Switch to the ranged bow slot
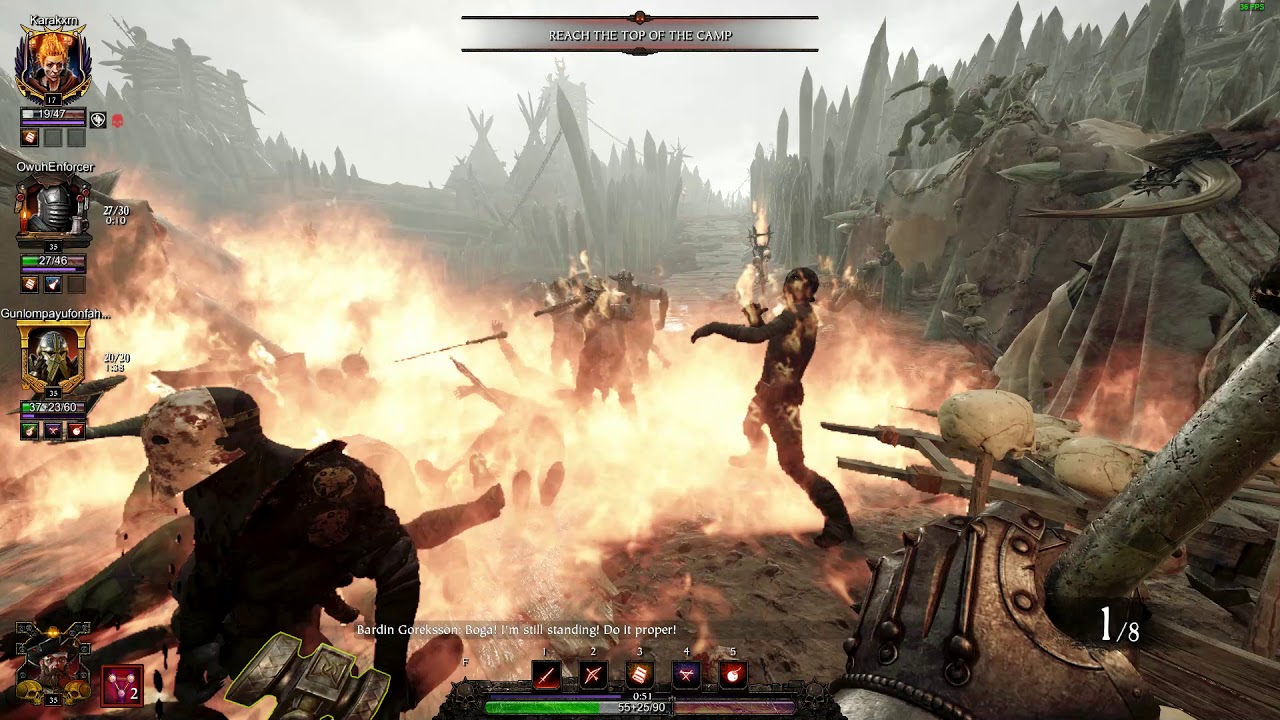This screenshot has width=1280, height=720. click(x=593, y=675)
